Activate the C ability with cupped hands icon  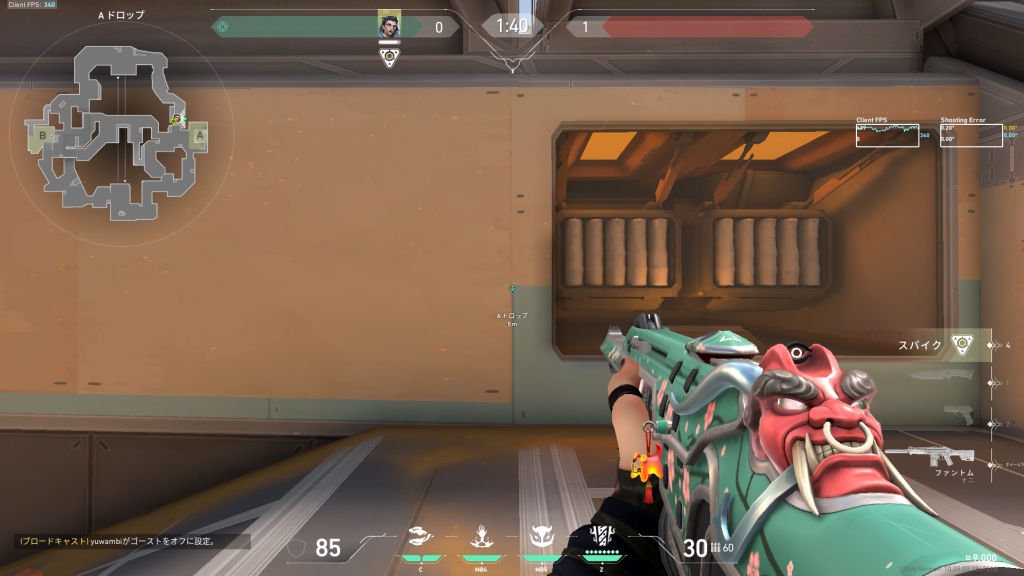pos(421,539)
